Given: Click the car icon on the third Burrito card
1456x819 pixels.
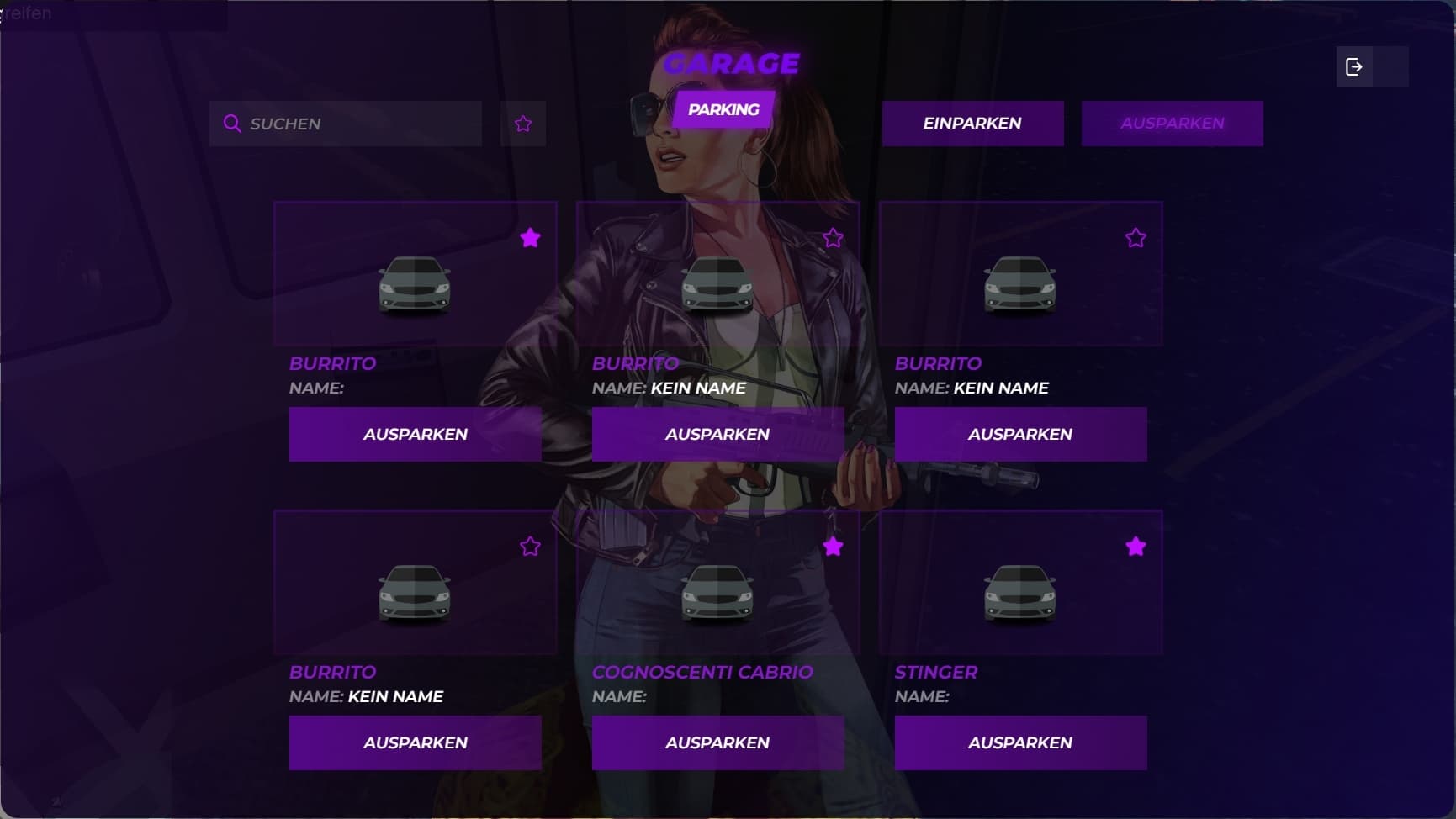Looking at the screenshot, I should (x=1020, y=286).
